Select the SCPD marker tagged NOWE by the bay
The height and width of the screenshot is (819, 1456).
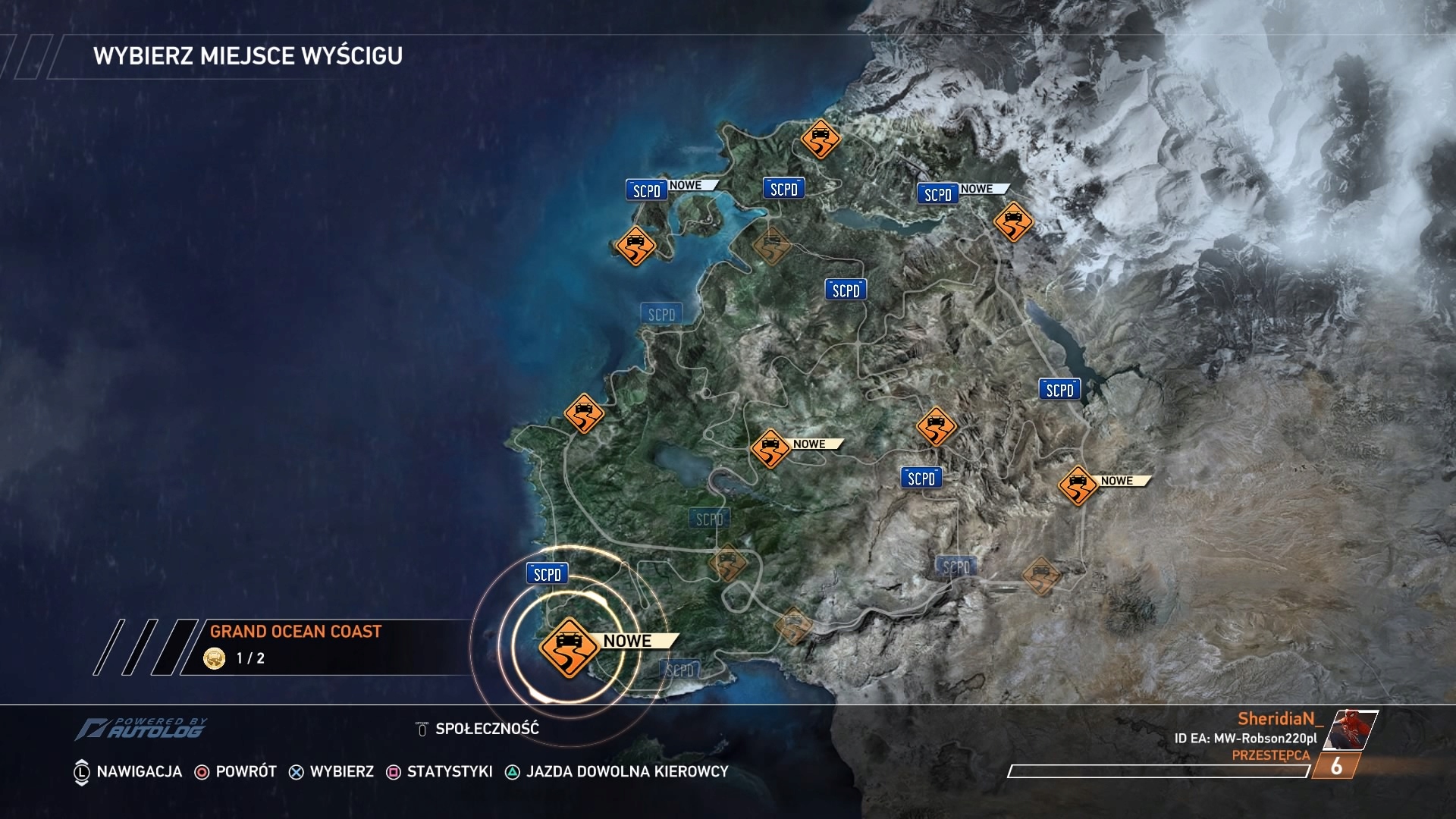click(x=647, y=190)
